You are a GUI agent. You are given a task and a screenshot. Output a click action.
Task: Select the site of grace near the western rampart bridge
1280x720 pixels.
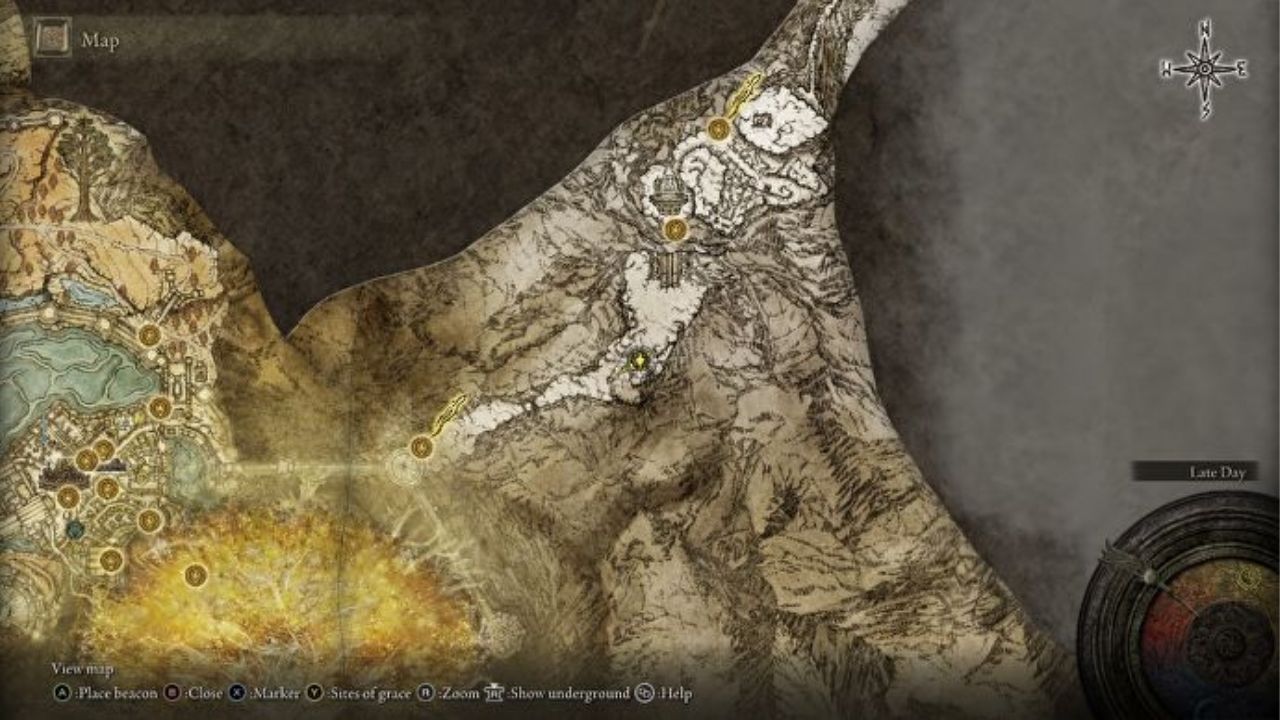pos(422,446)
